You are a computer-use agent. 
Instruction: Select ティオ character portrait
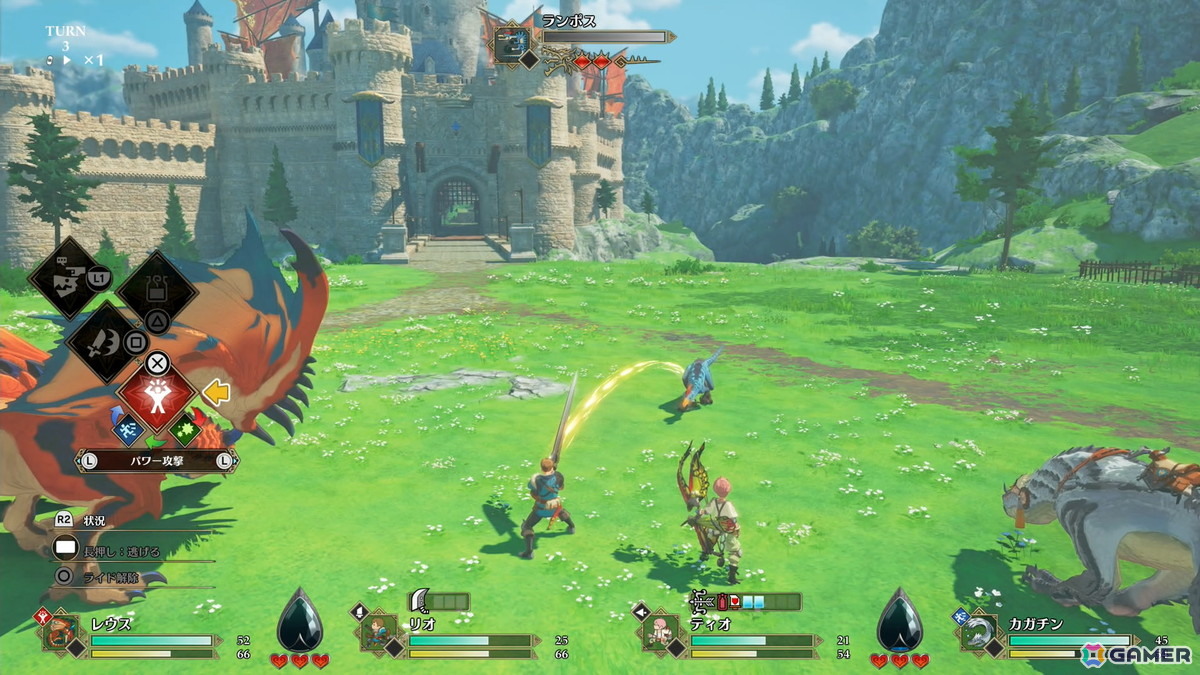(x=659, y=634)
